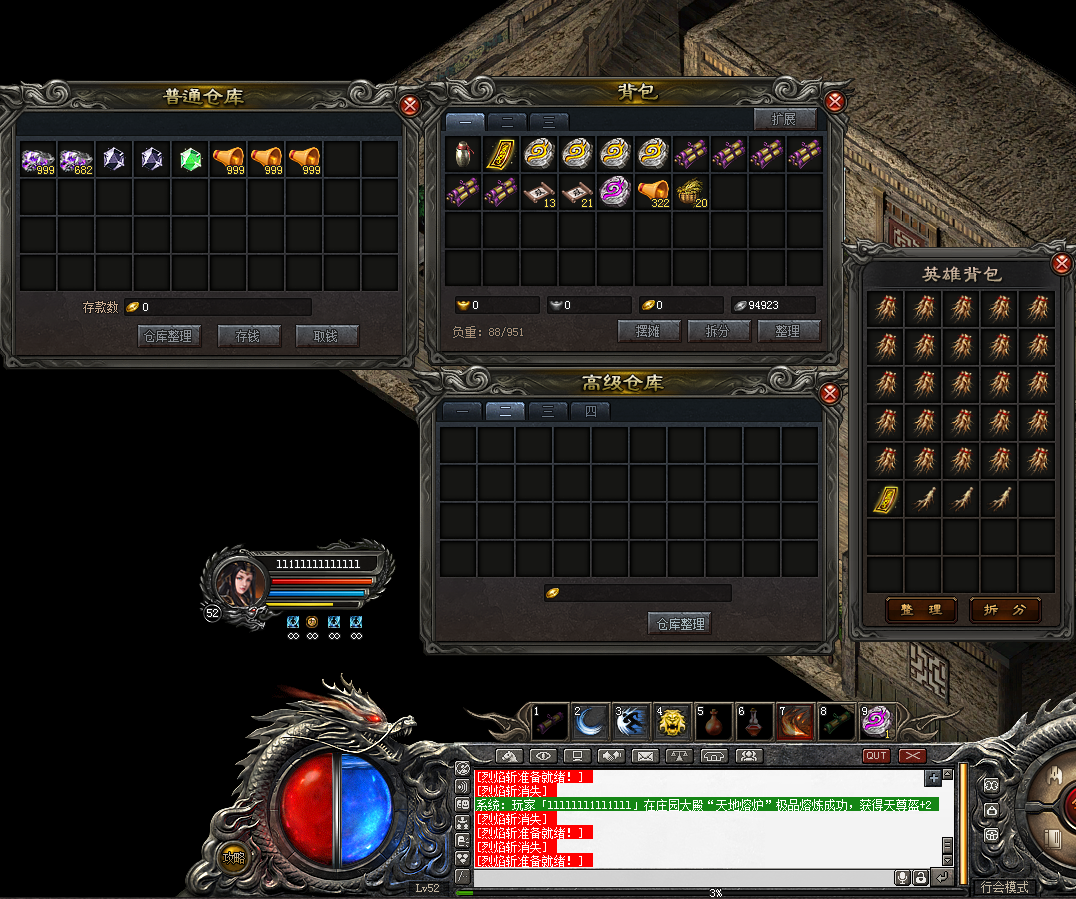Click the 摆摊 stall button

pos(649,331)
